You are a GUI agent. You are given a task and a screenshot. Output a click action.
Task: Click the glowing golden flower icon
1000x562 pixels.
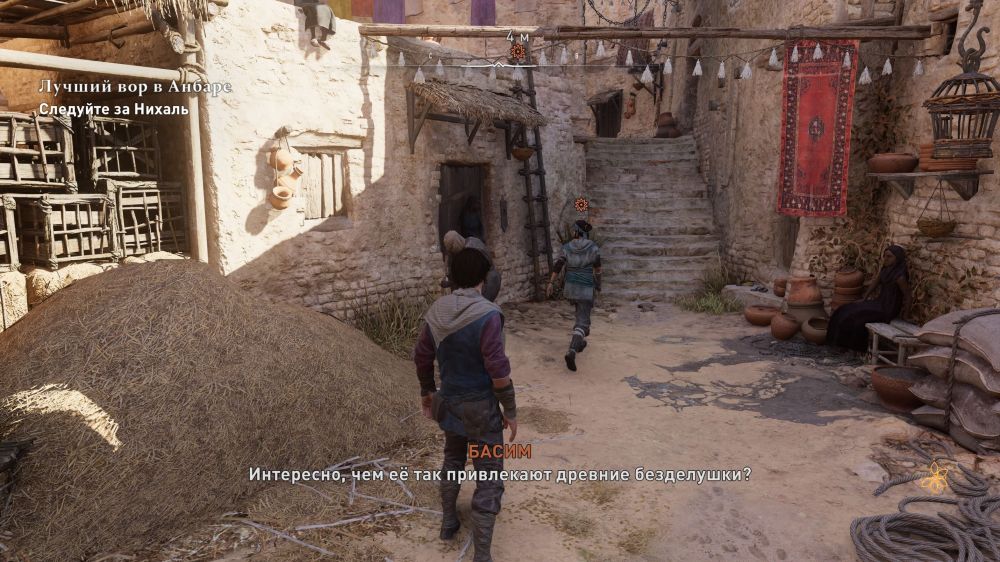[x=934, y=478]
